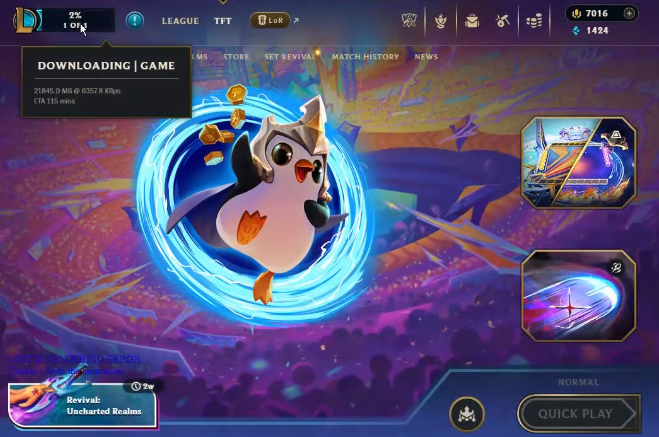
Task: Open the blue exclamation notification icon
Action: pos(135,20)
